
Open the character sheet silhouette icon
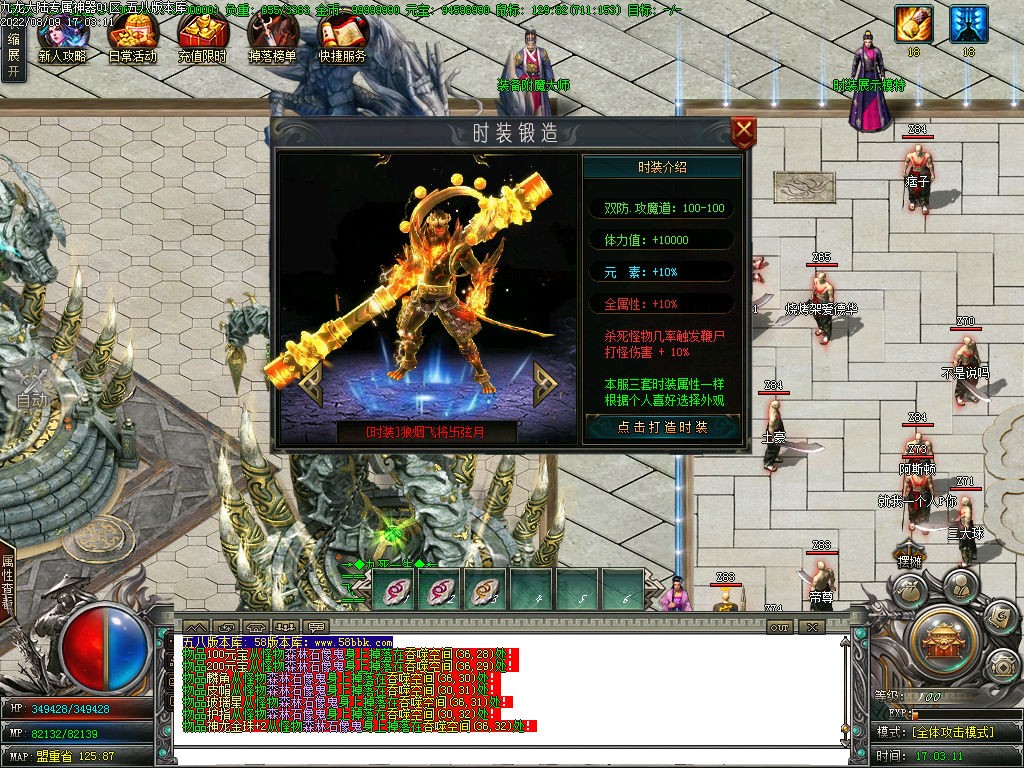[959, 585]
